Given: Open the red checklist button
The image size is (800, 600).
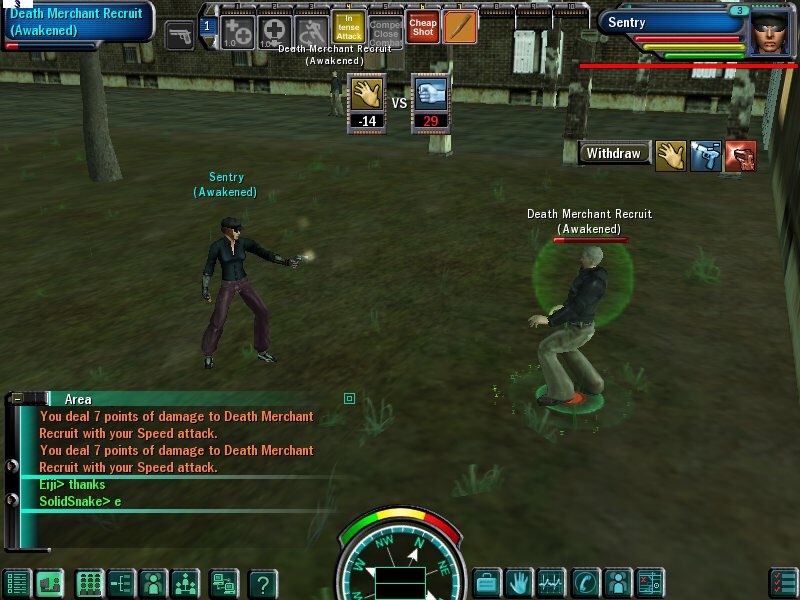Looking at the screenshot, I should [x=783, y=582].
